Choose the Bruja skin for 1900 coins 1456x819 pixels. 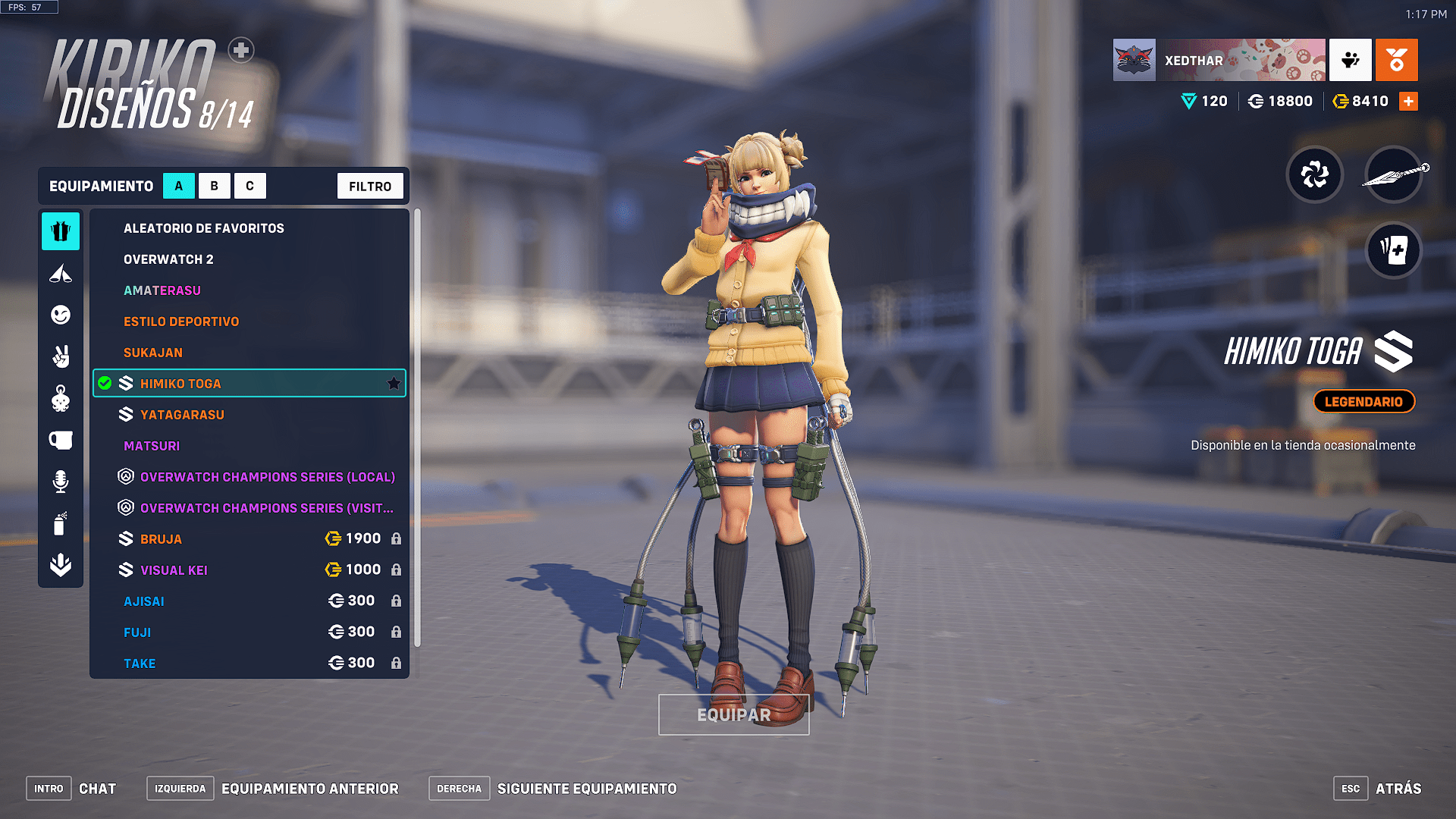(x=161, y=539)
